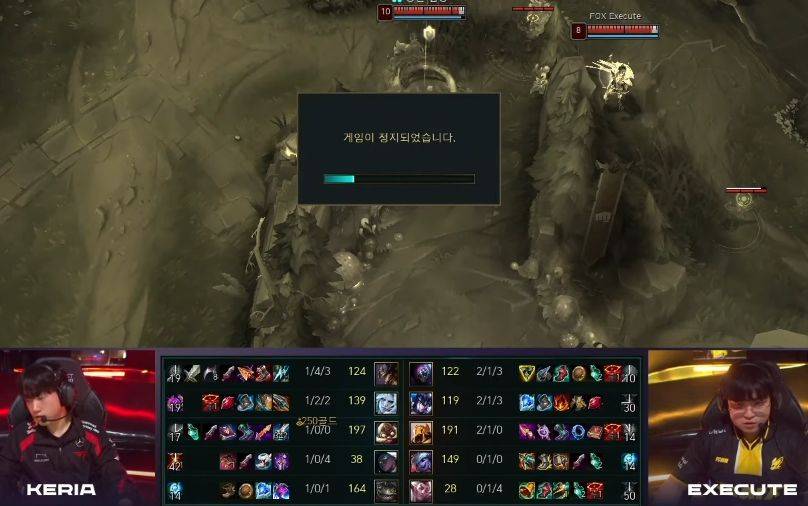Image resolution: width=808 pixels, height=506 pixels.
Task: Click the yellow triangle item icon
Action: 526,374
